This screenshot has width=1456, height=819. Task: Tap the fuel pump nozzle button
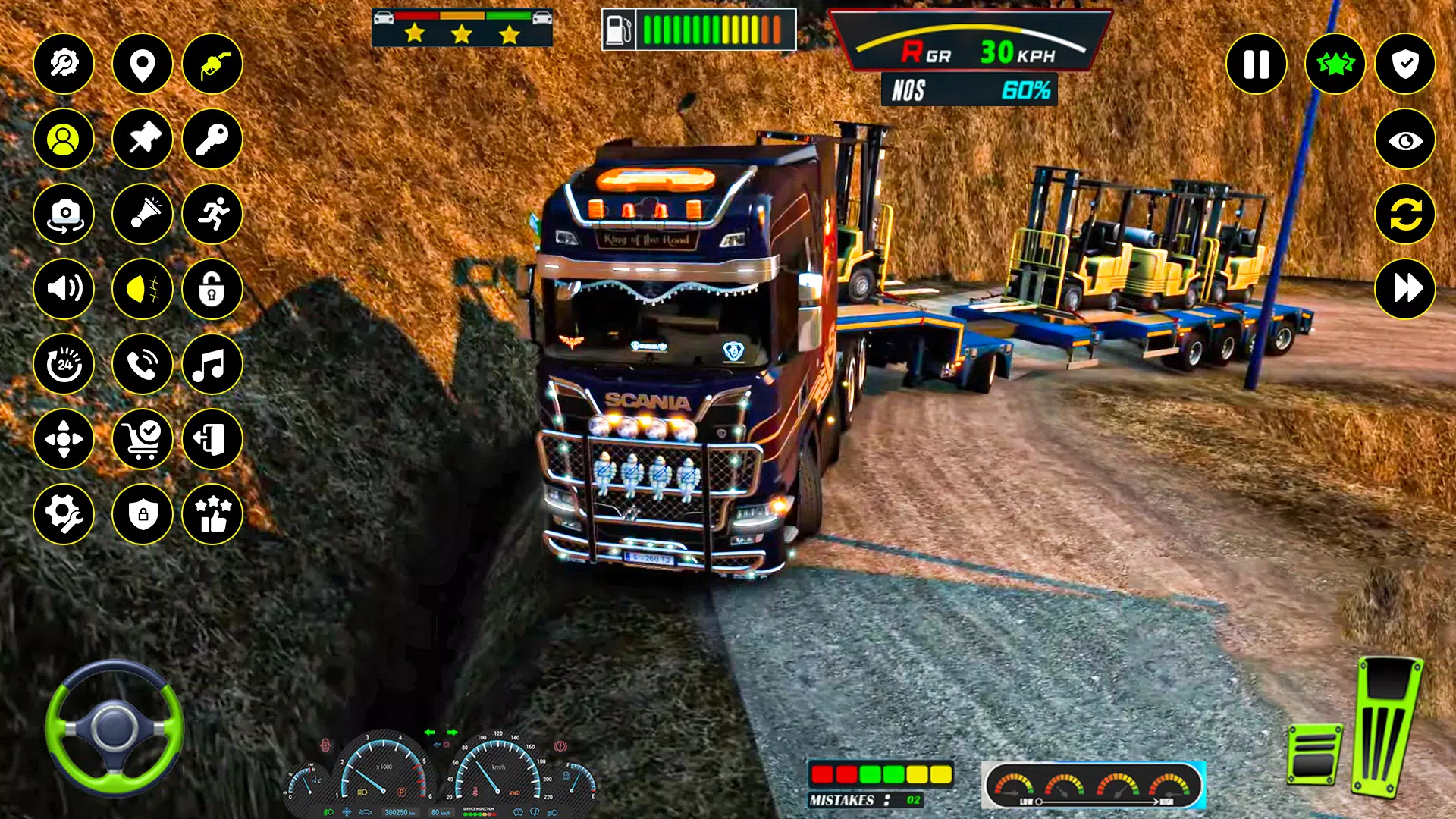[x=212, y=64]
